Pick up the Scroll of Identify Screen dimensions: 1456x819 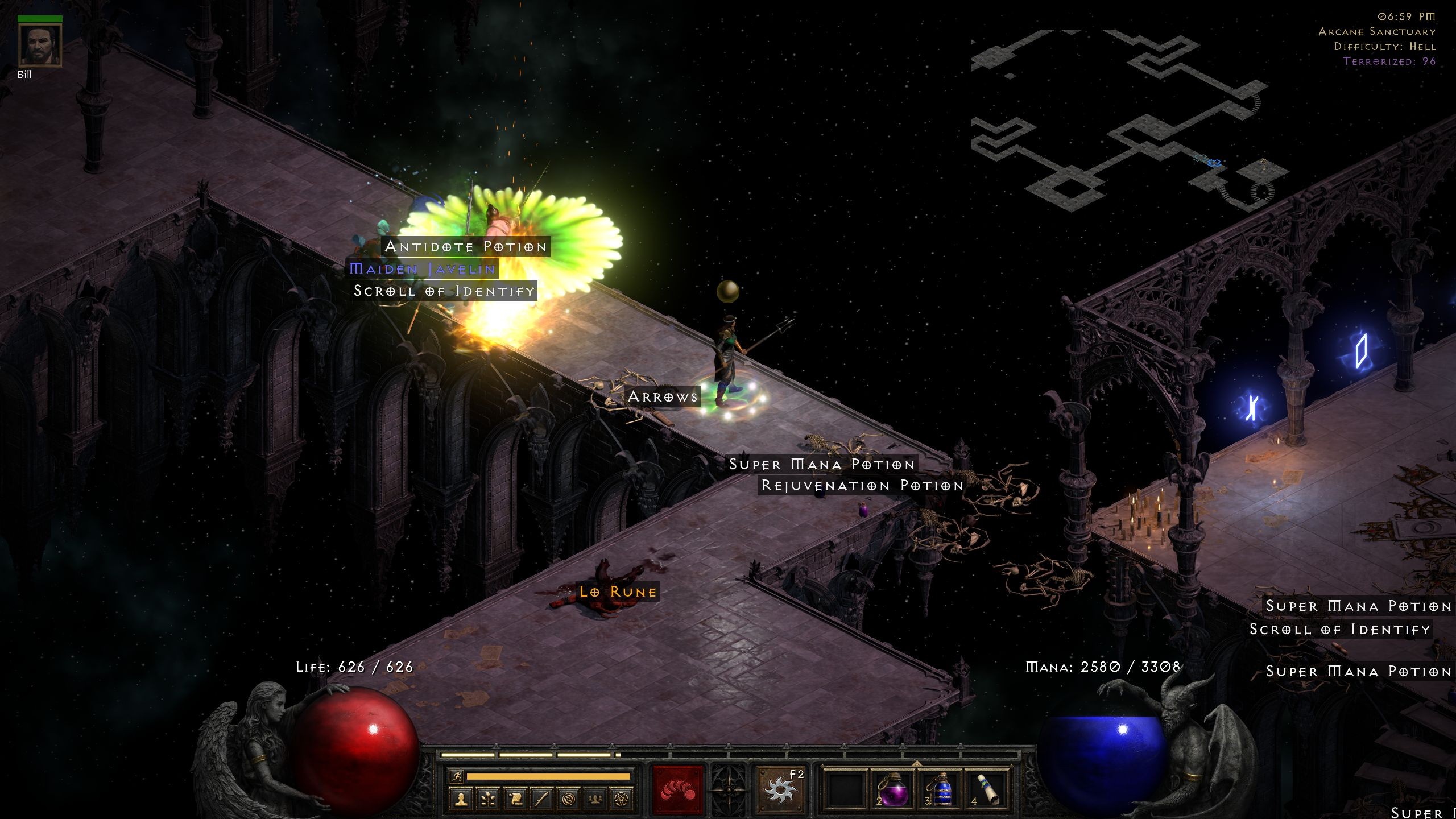click(x=444, y=291)
